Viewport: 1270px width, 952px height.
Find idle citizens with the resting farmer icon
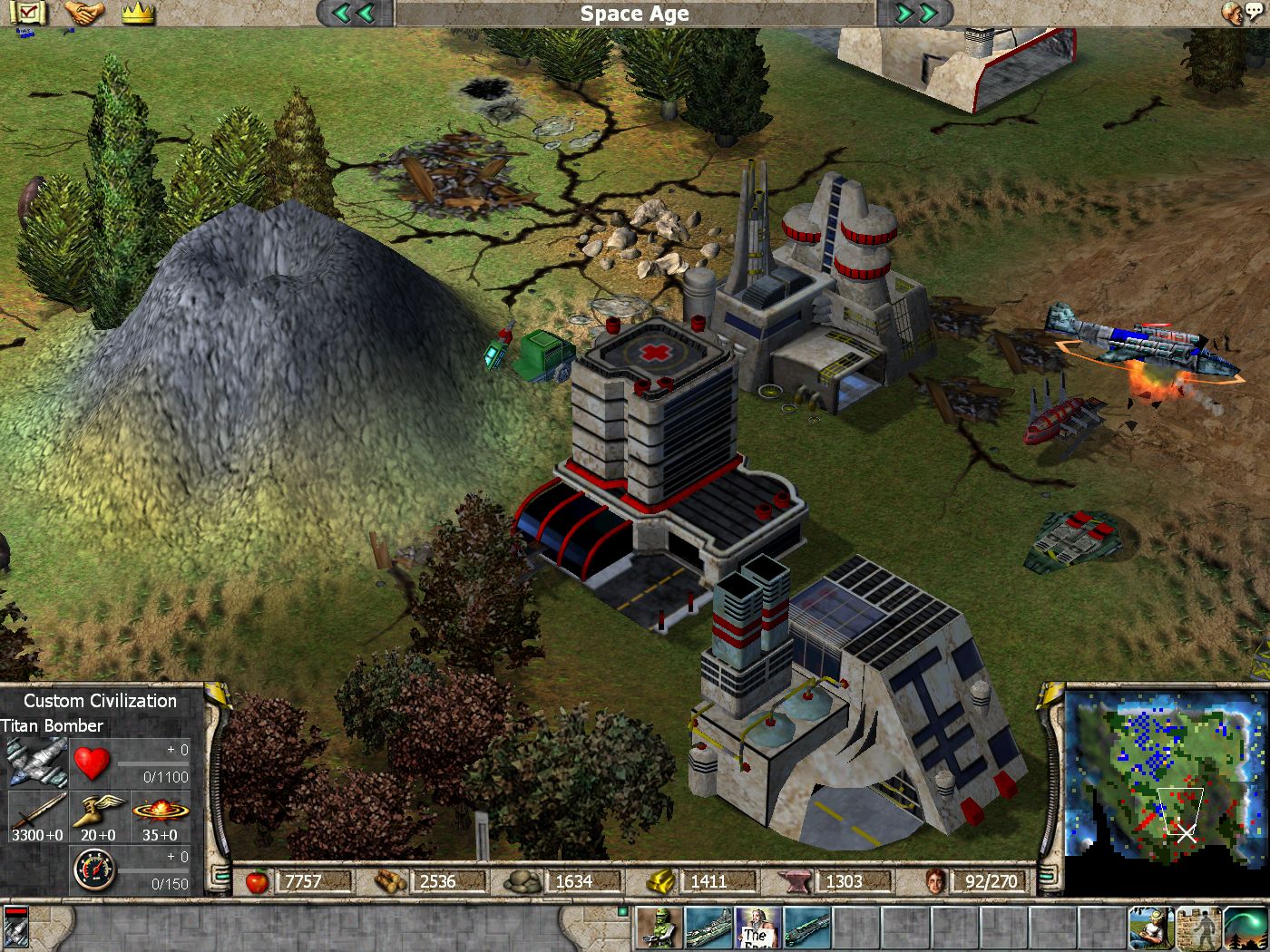coord(1150,928)
